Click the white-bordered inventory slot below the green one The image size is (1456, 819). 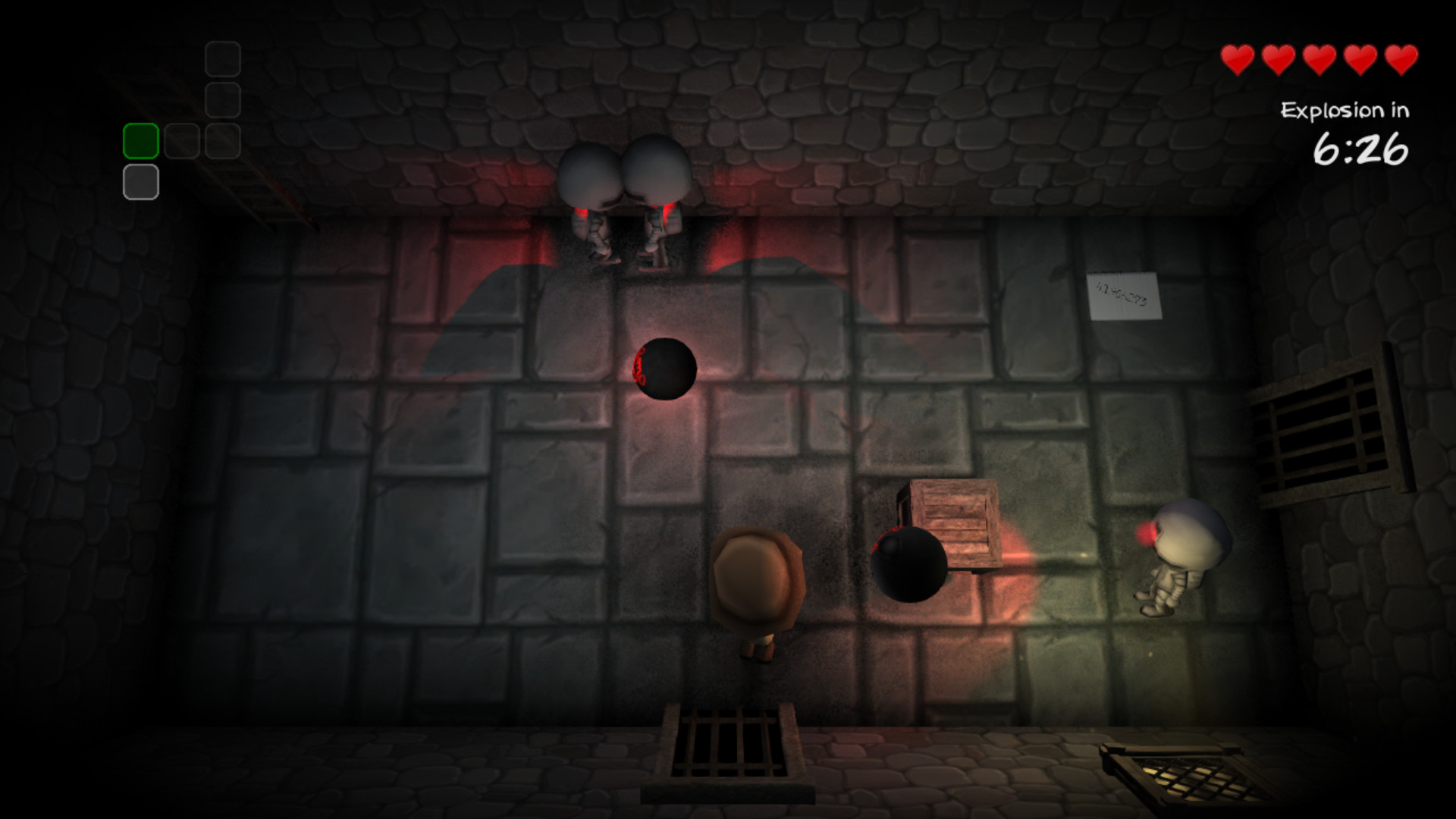(140, 181)
